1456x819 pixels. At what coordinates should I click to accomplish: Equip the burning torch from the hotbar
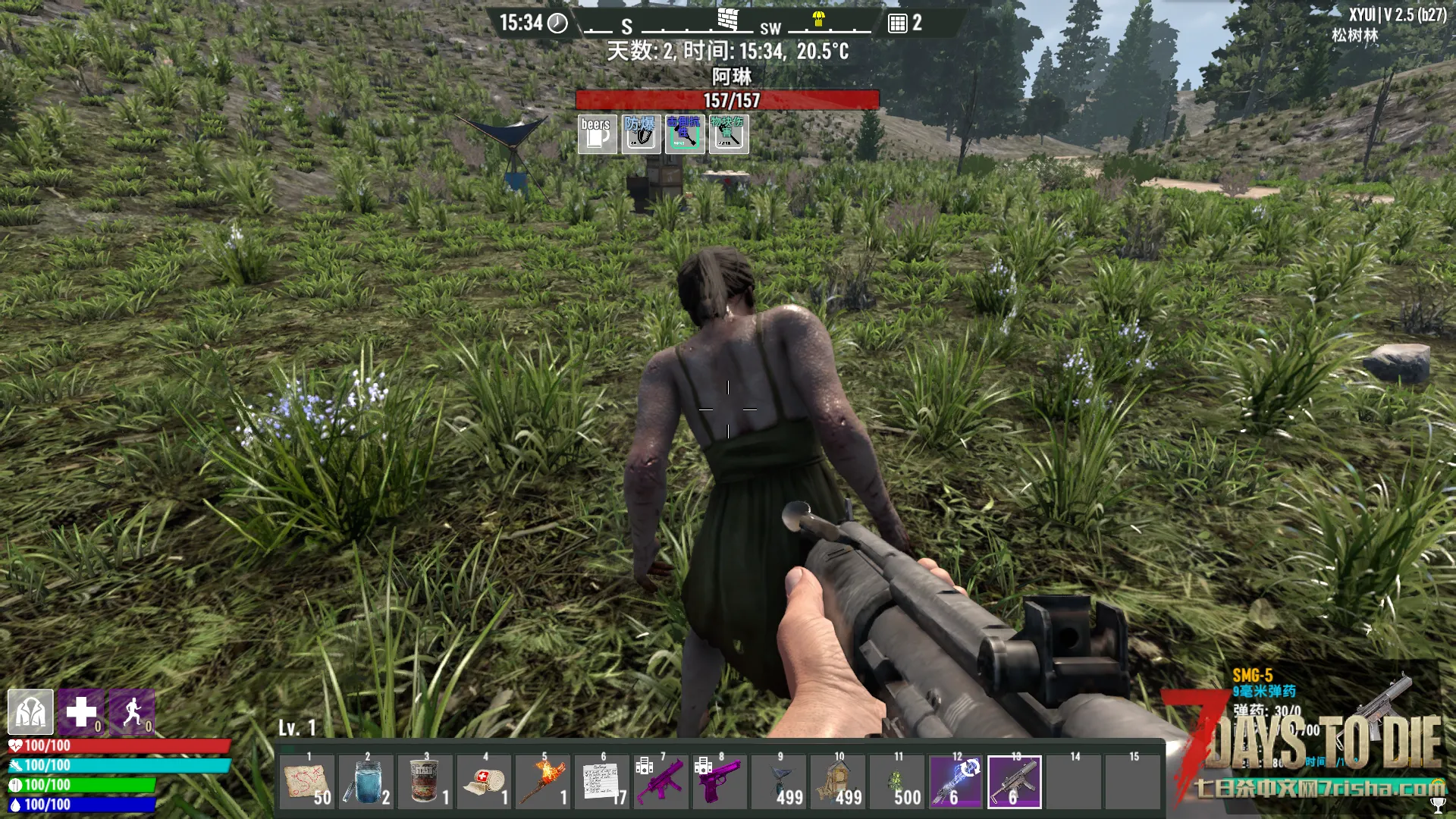(544, 782)
